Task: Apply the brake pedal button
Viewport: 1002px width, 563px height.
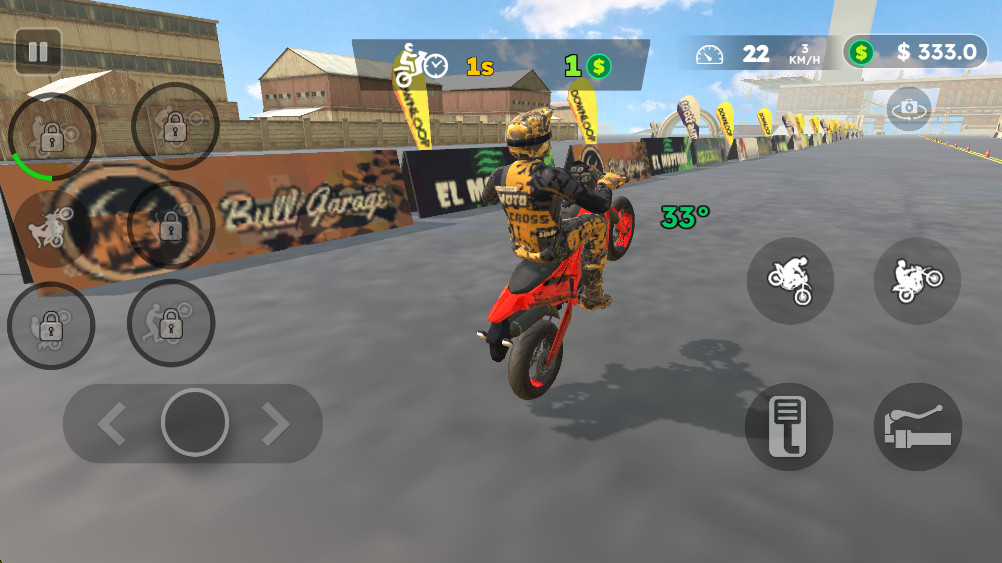Action: [x=789, y=427]
